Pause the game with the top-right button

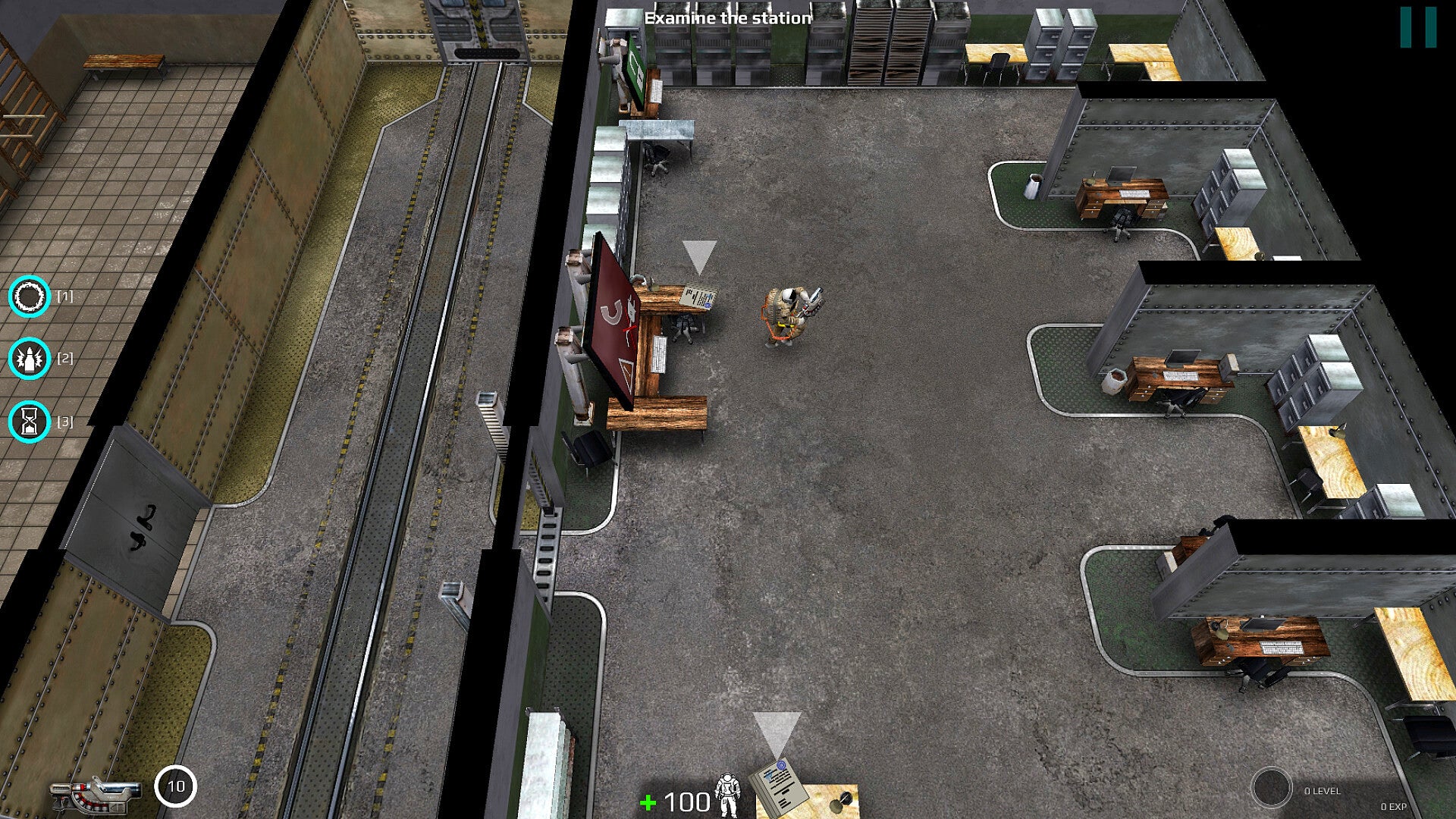click(1418, 28)
